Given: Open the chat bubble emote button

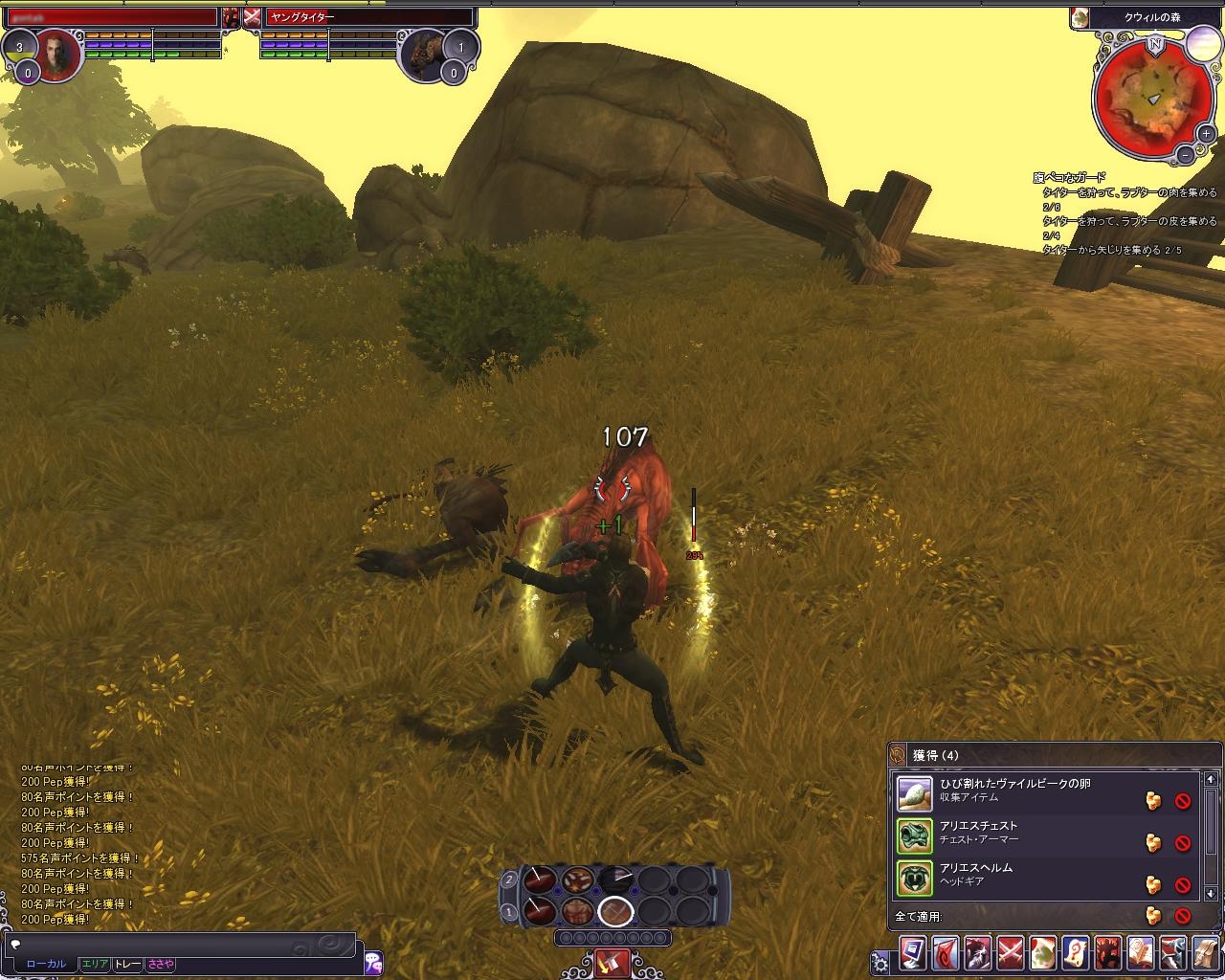Looking at the screenshot, I should [x=373, y=960].
